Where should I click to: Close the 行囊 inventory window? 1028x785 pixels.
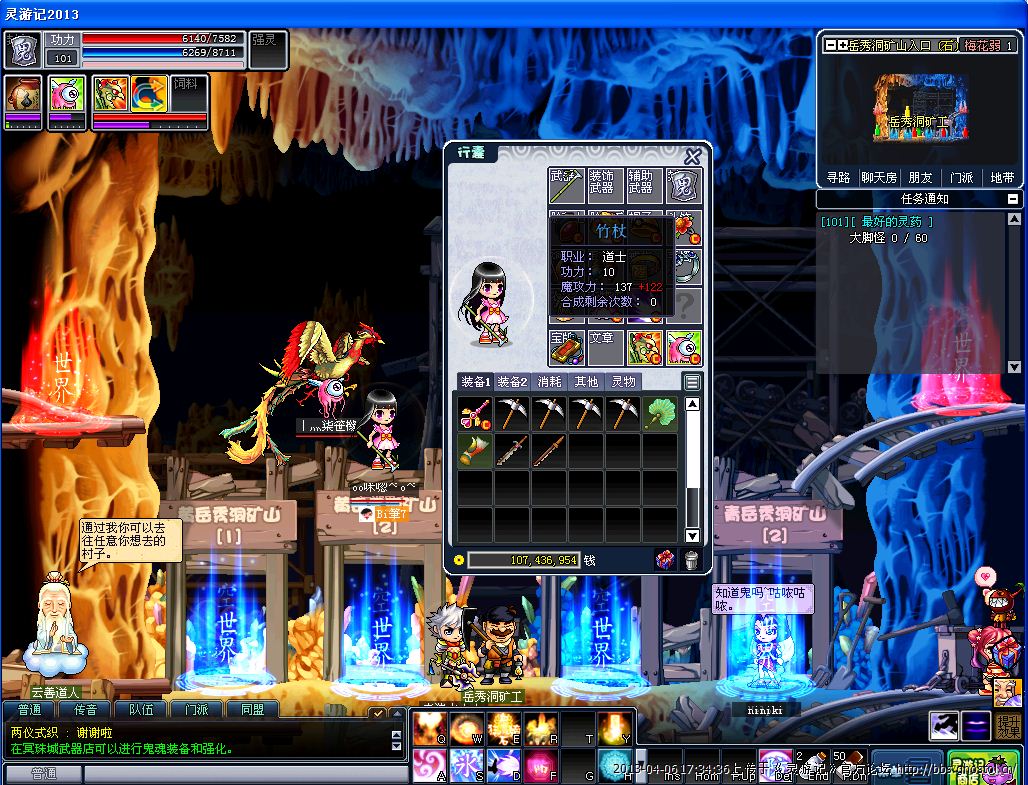click(x=692, y=157)
